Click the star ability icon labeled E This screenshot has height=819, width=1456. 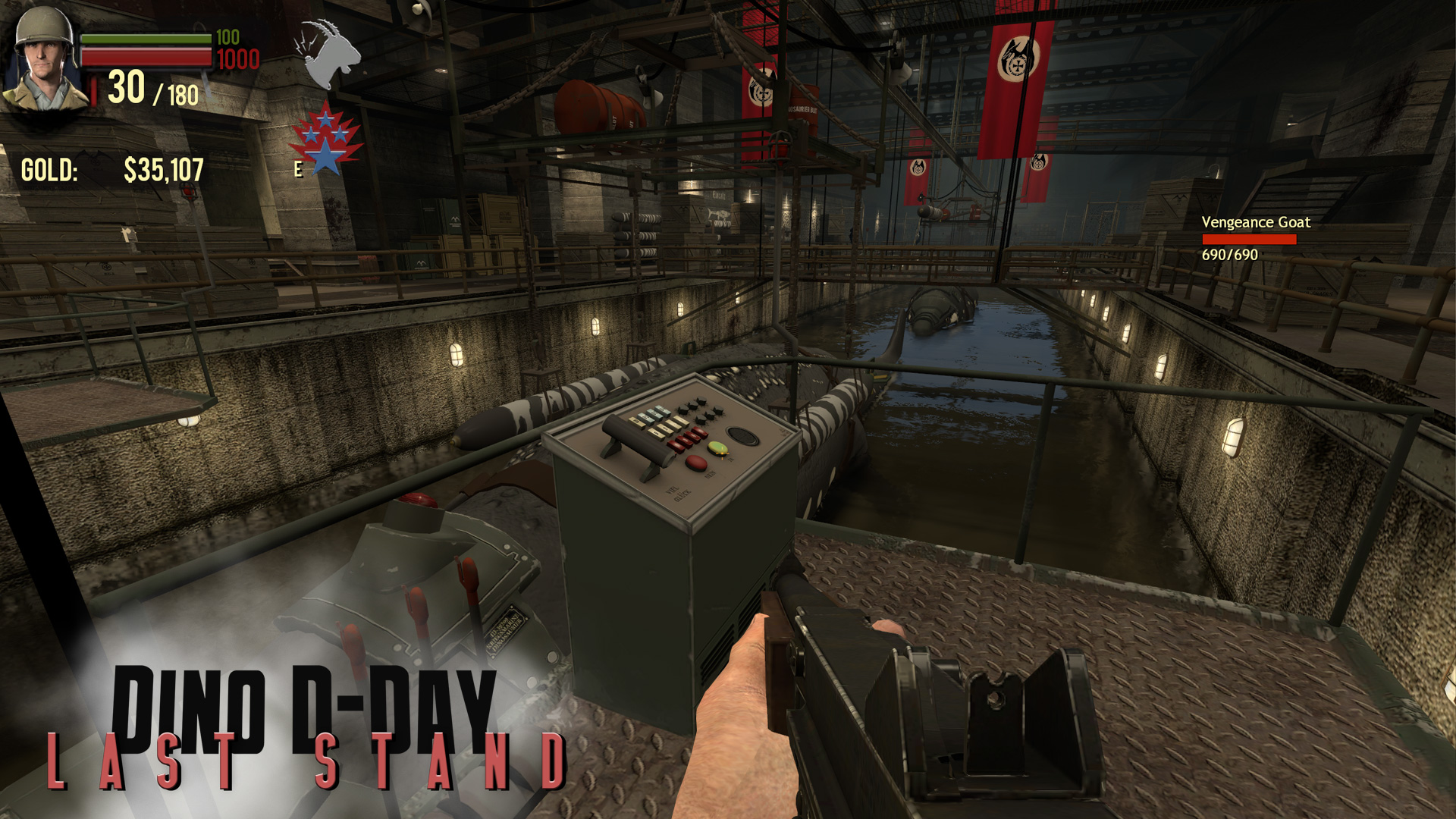[325, 136]
